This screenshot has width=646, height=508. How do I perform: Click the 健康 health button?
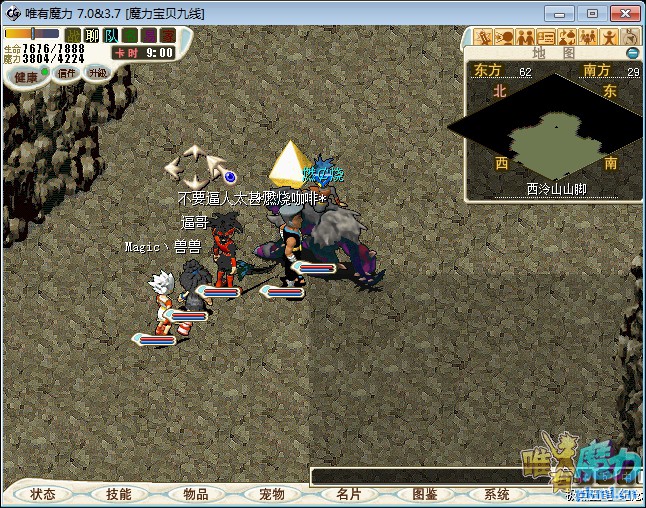pos(26,76)
